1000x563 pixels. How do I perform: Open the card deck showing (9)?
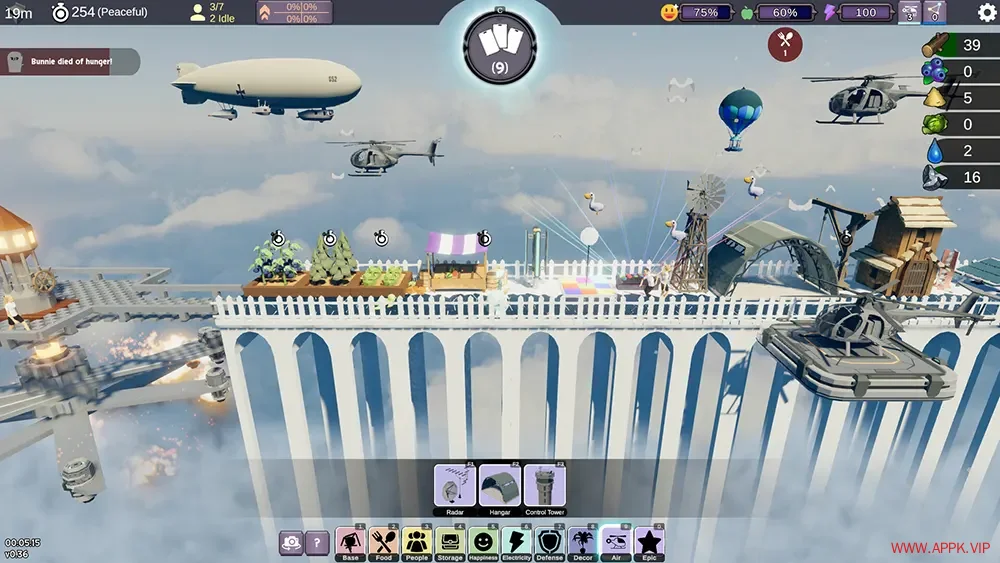(x=500, y=46)
